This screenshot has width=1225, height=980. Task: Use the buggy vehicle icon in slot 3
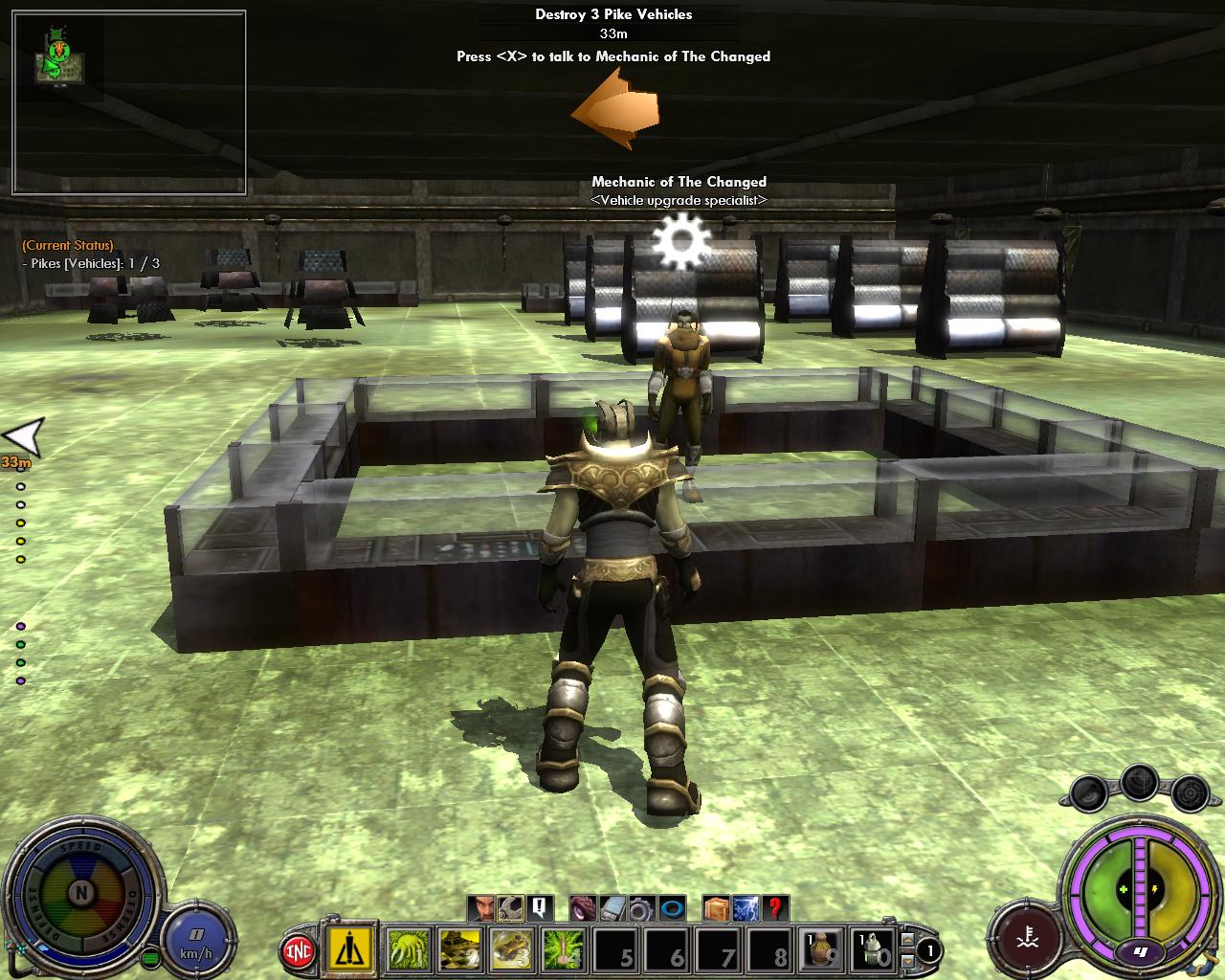pos(512,949)
